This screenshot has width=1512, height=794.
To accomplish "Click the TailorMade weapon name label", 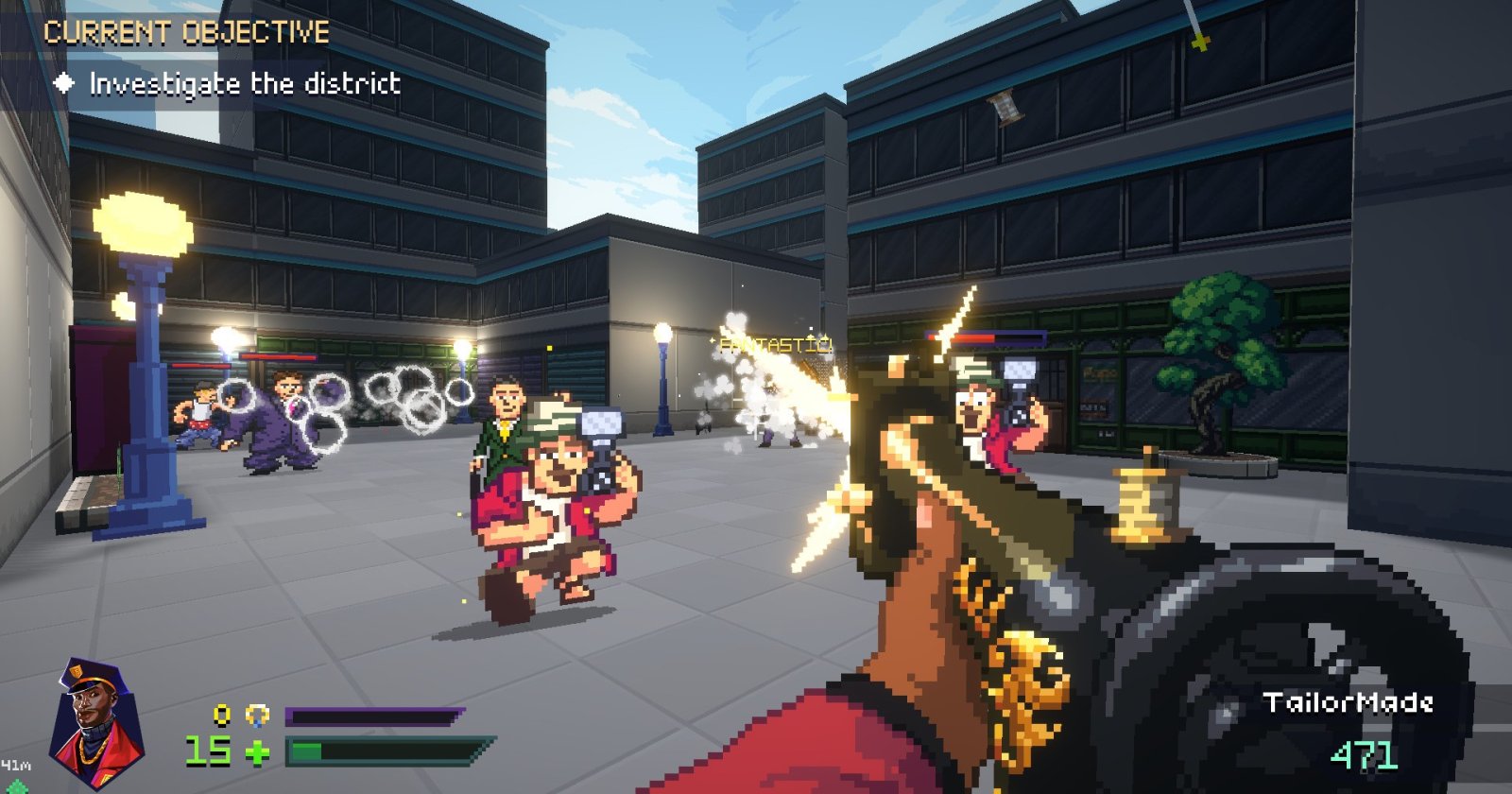I will coord(1348,702).
